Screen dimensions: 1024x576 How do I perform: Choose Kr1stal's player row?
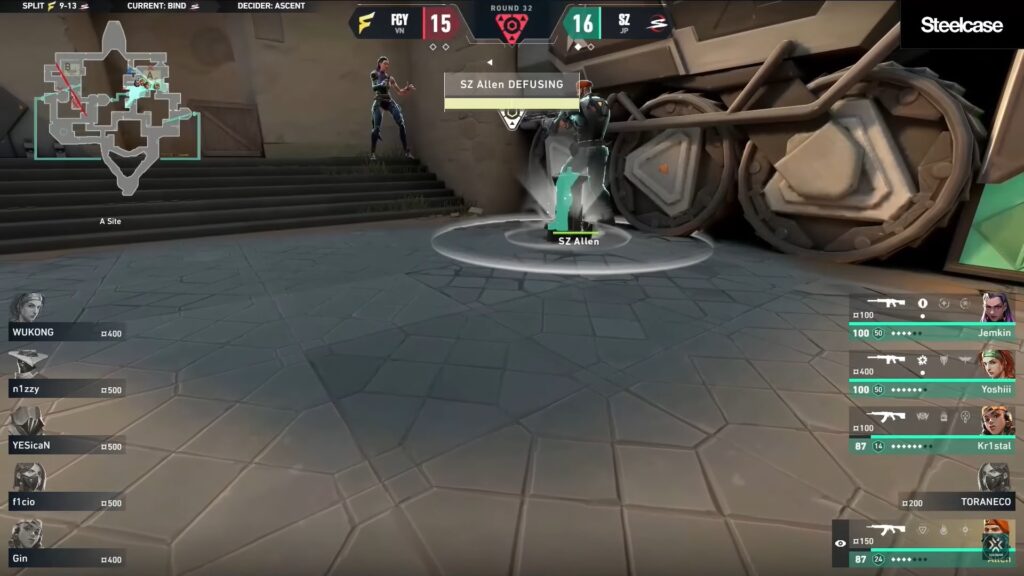(x=932, y=429)
